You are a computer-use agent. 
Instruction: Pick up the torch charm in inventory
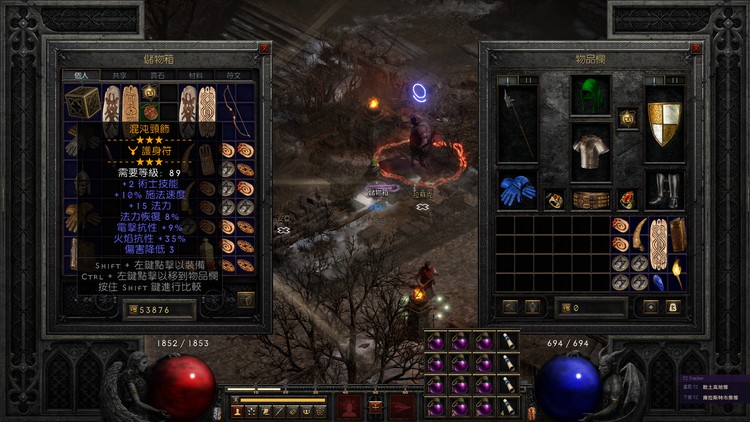tap(677, 271)
